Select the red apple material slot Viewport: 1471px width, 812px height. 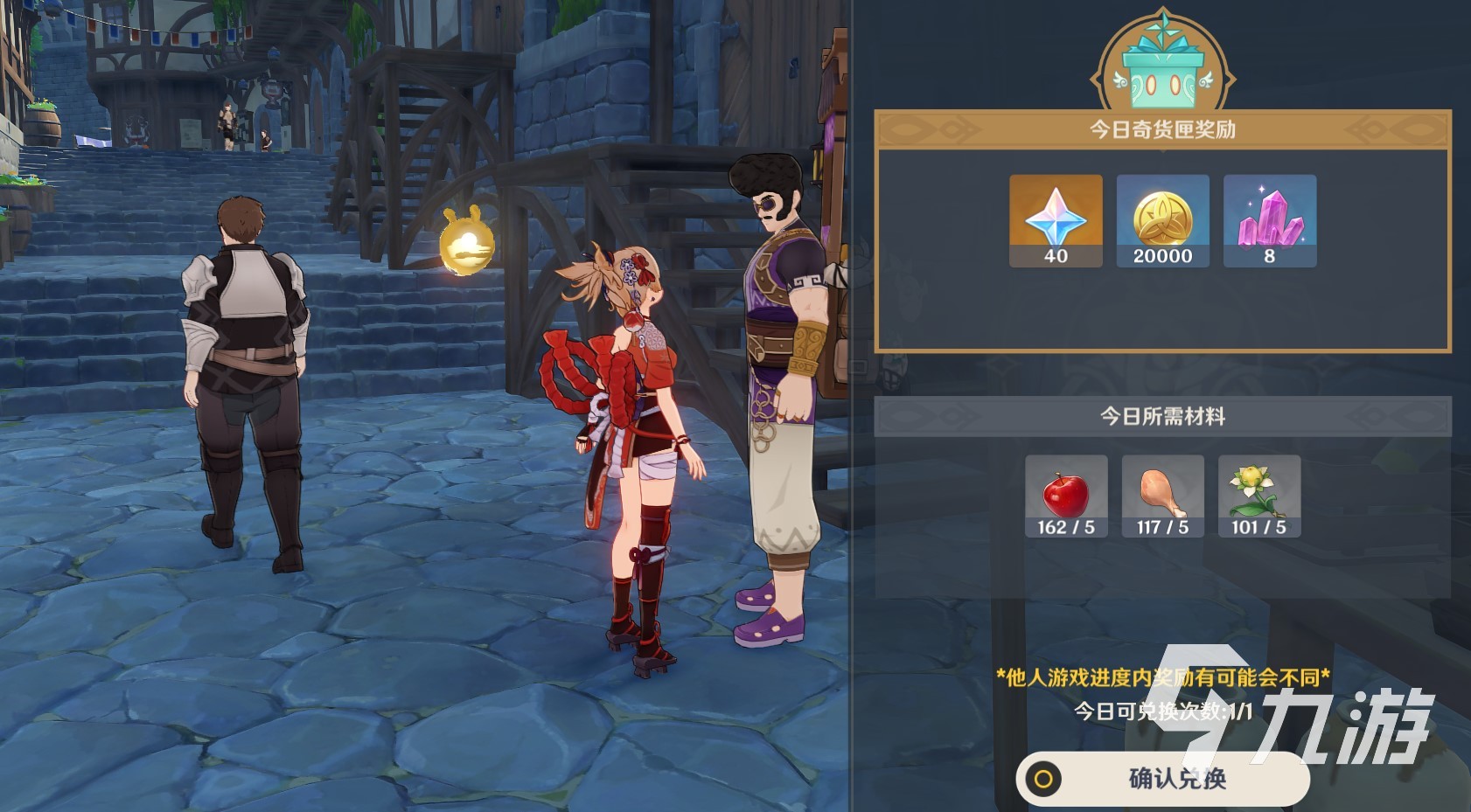pyautogui.click(x=1066, y=496)
